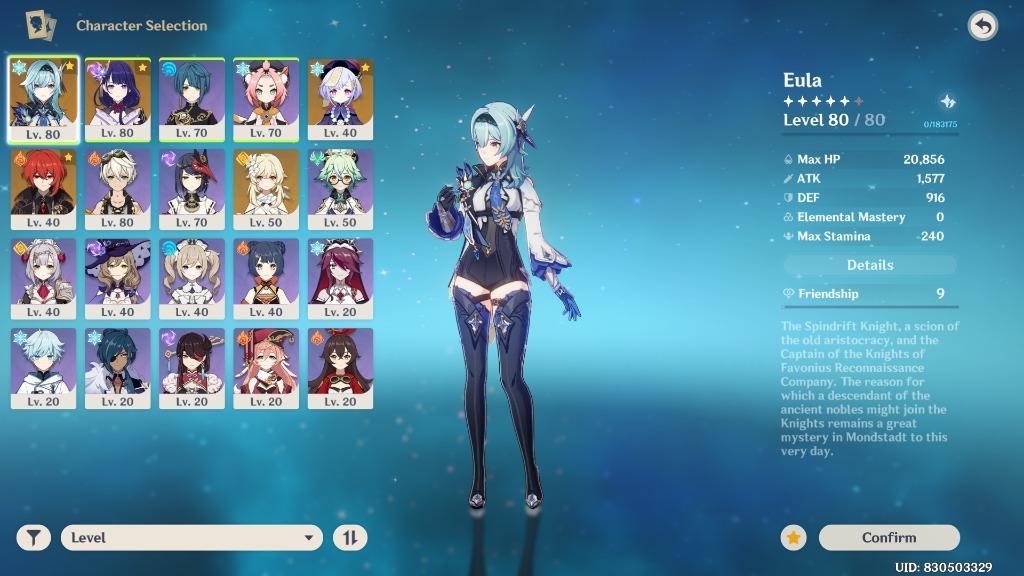
Task: Select Qiqi's portrait
Action: pos(340,98)
